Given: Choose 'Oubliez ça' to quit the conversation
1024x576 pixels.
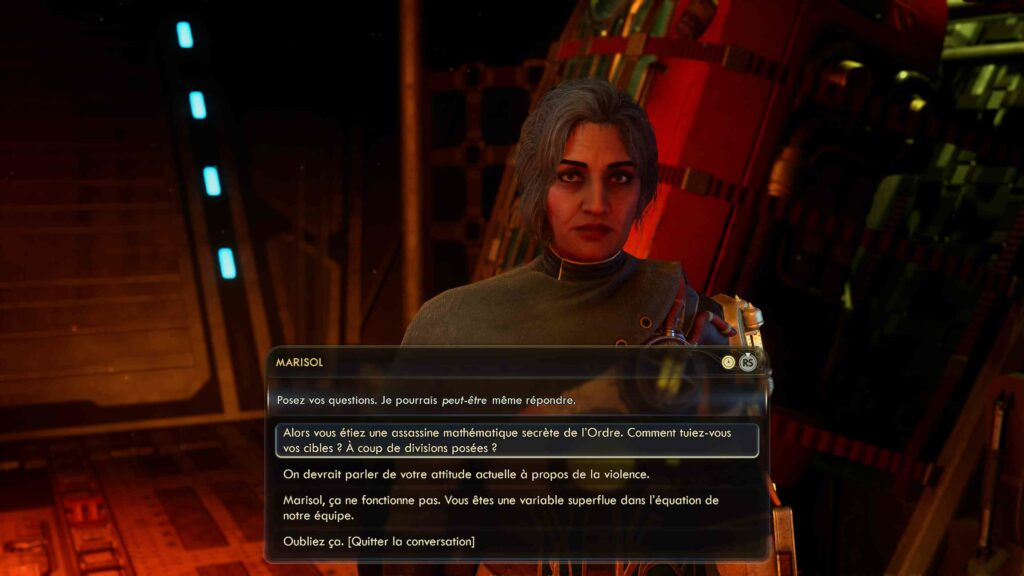Looking at the screenshot, I should 379,541.
